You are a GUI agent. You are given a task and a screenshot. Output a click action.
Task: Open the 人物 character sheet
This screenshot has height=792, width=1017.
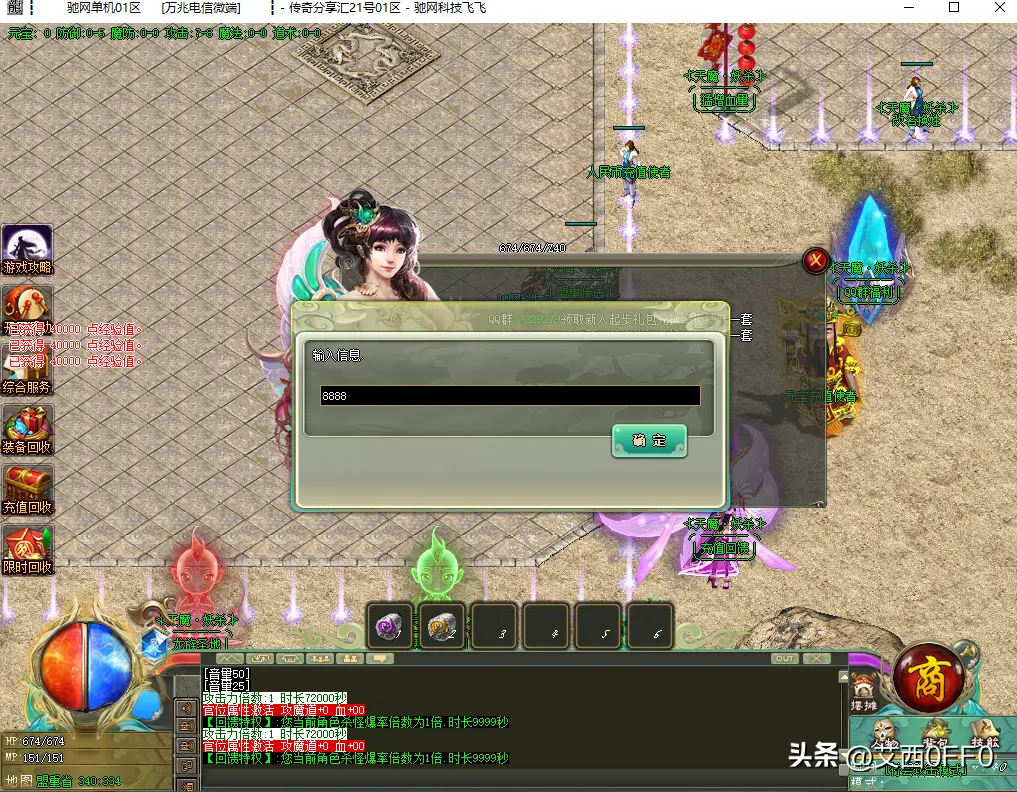pyautogui.click(x=885, y=737)
